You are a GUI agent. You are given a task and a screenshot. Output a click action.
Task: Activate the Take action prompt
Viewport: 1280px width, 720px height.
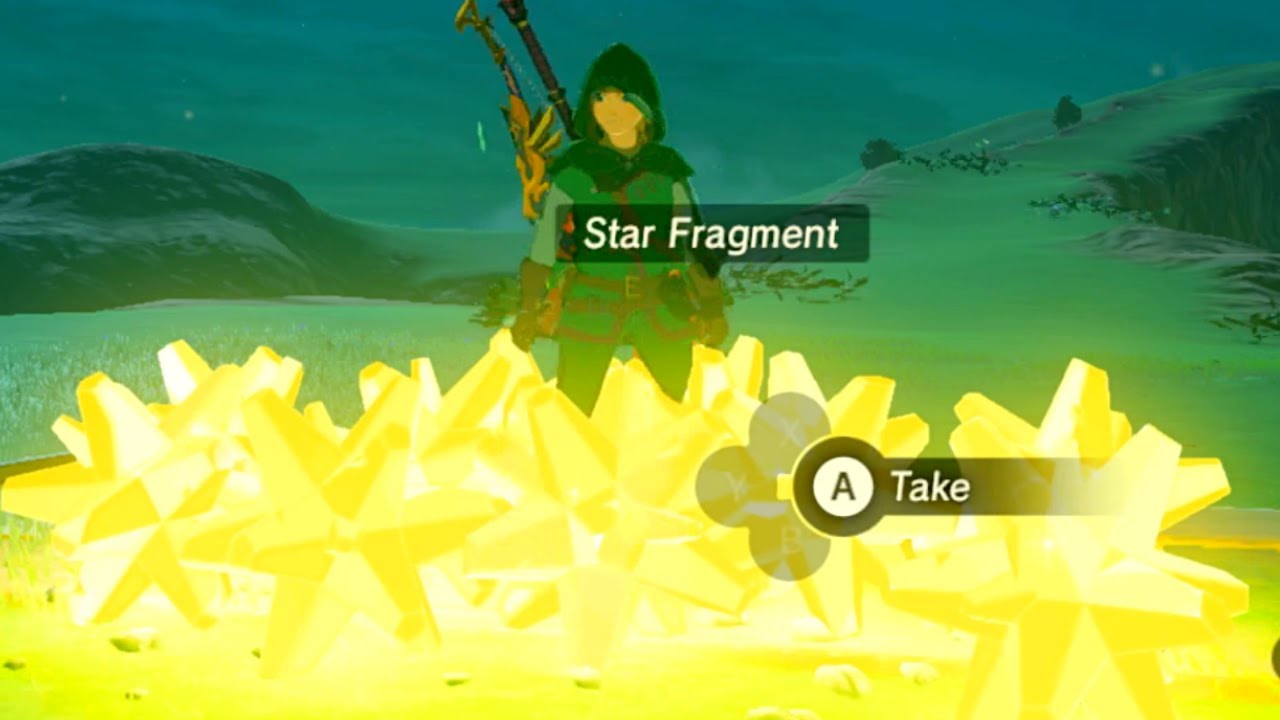tap(843, 484)
